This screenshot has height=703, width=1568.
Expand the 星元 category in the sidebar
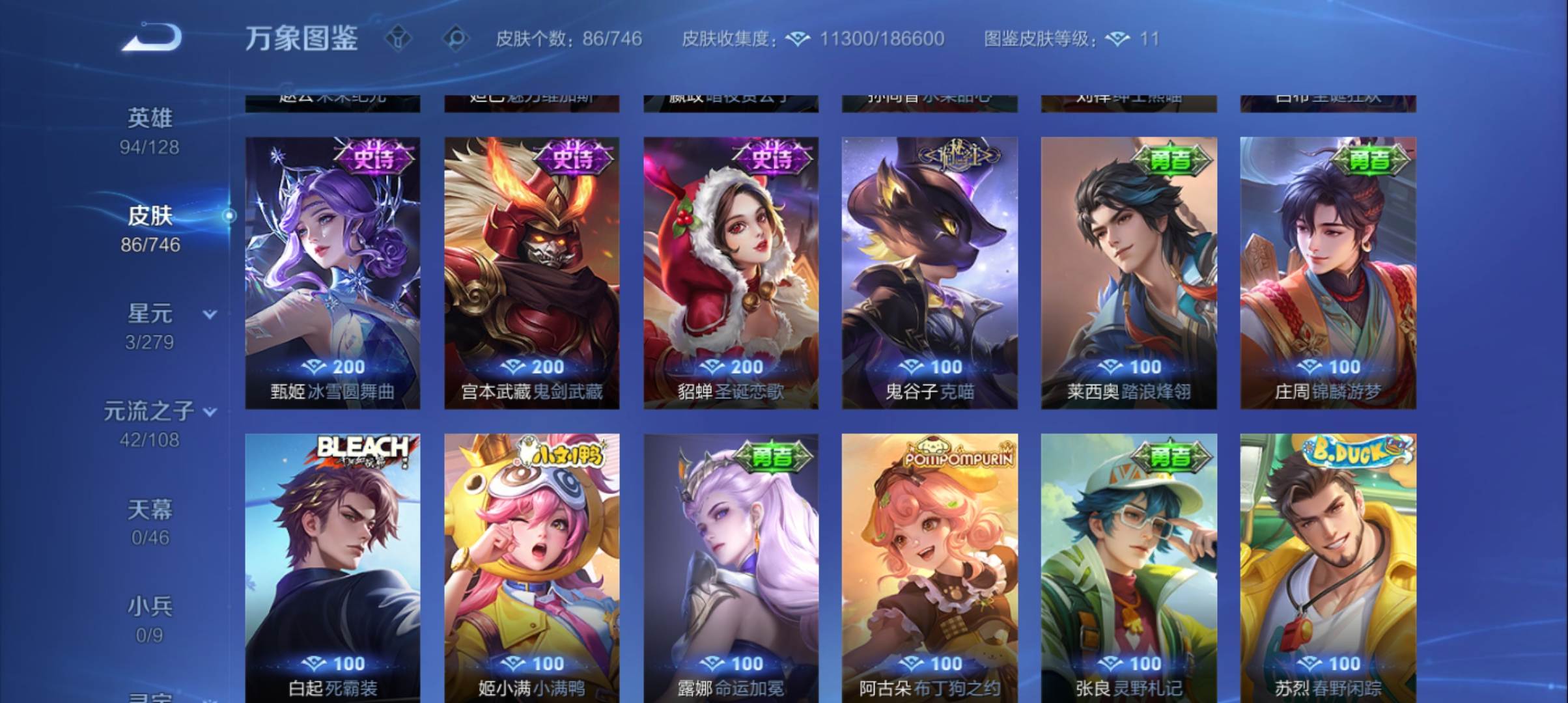click(x=208, y=313)
